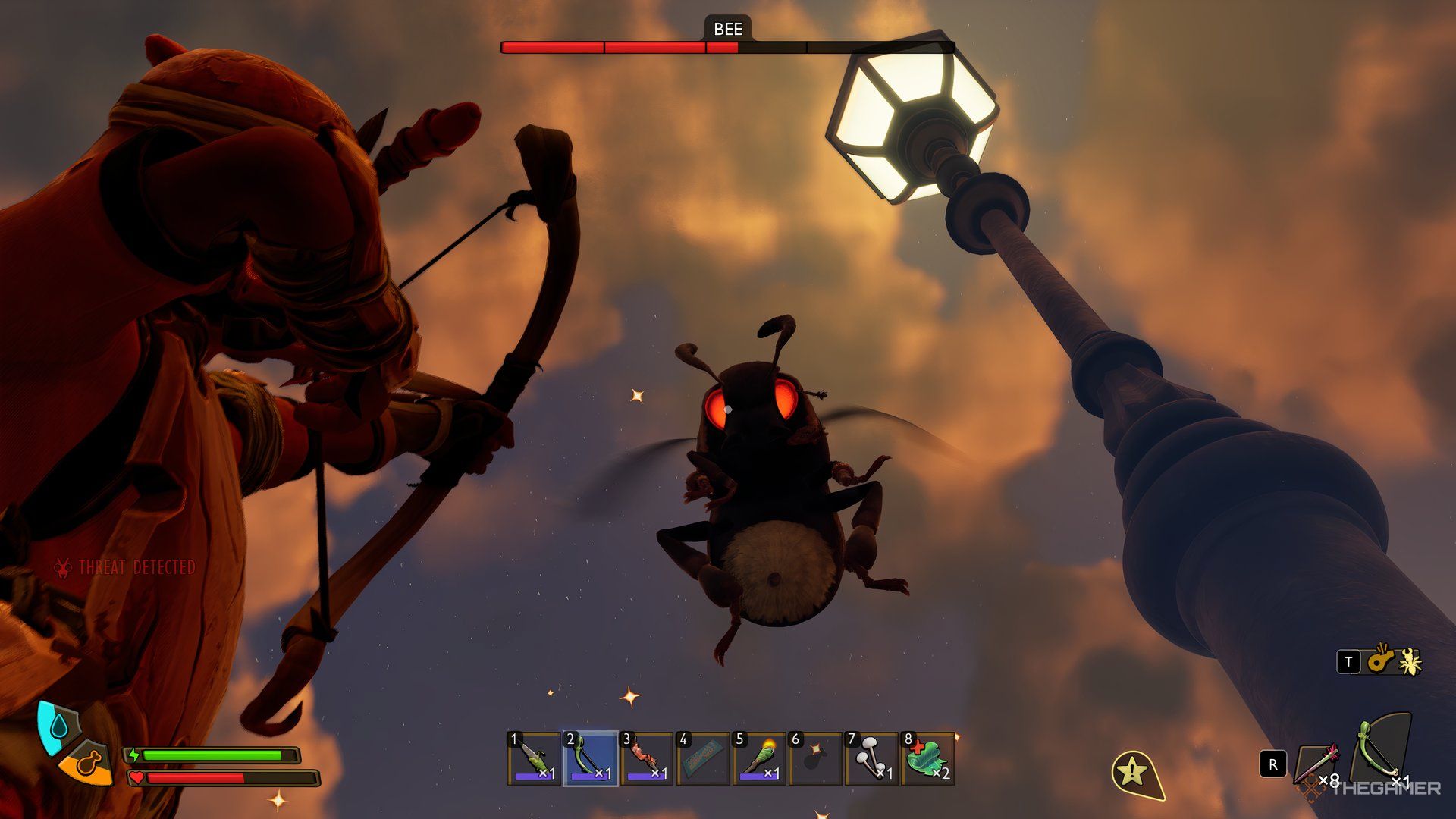Equip the lit torch from slot 5
This screenshot has height=819, width=1456.
pyautogui.click(x=758, y=758)
